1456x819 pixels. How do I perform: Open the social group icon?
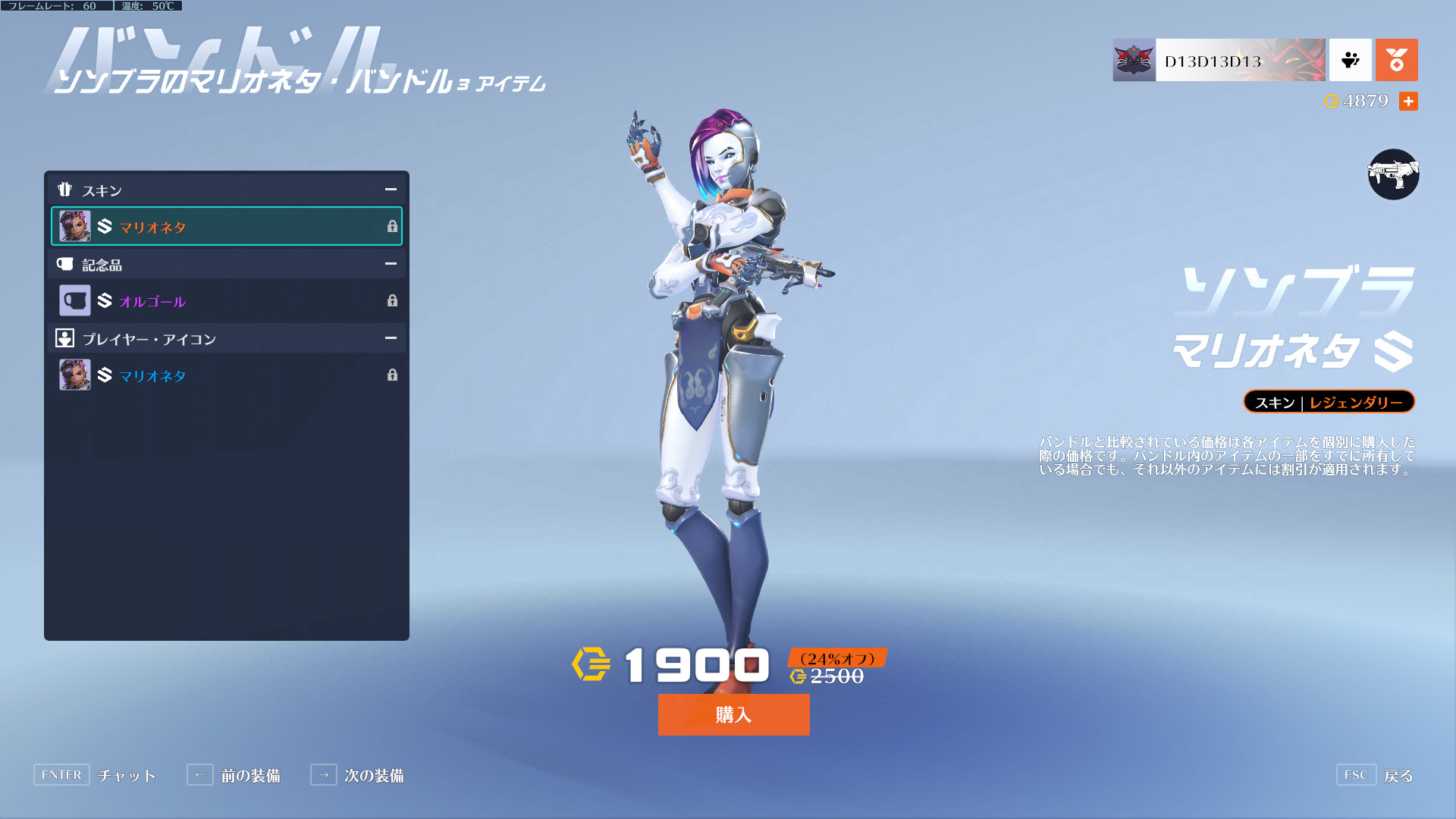[1350, 61]
